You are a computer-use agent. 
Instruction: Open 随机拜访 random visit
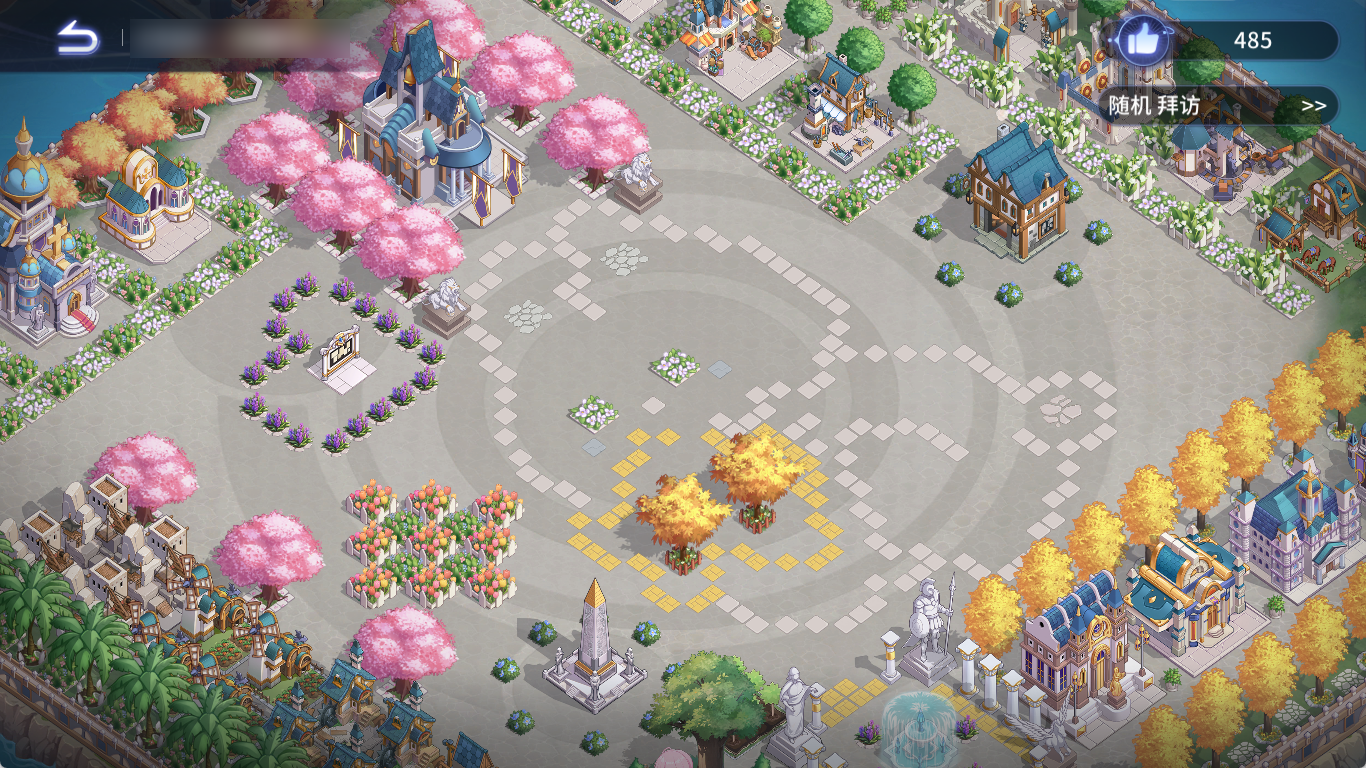pos(1219,105)
